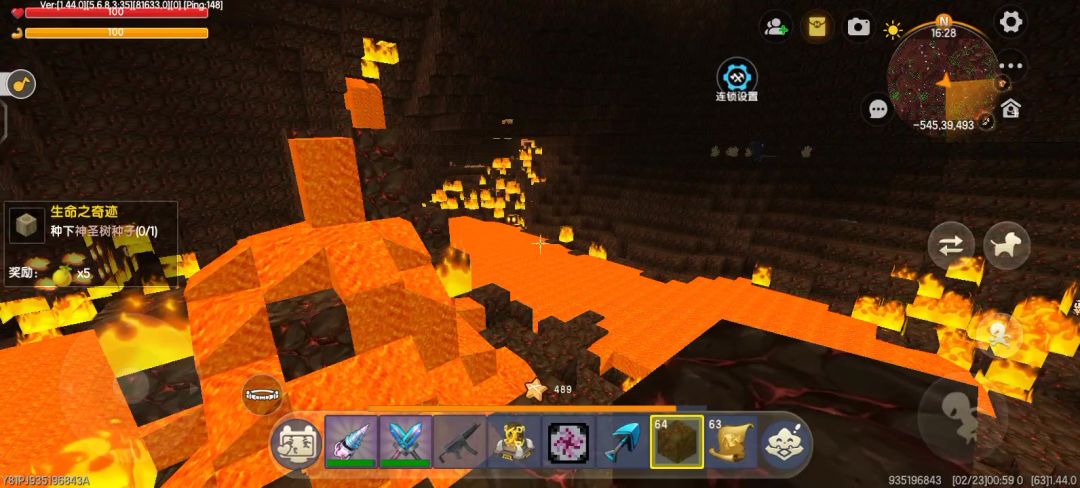1080x488 pixels.
Task: Open the chat speech bubble
Action: (x=878, y=109)
